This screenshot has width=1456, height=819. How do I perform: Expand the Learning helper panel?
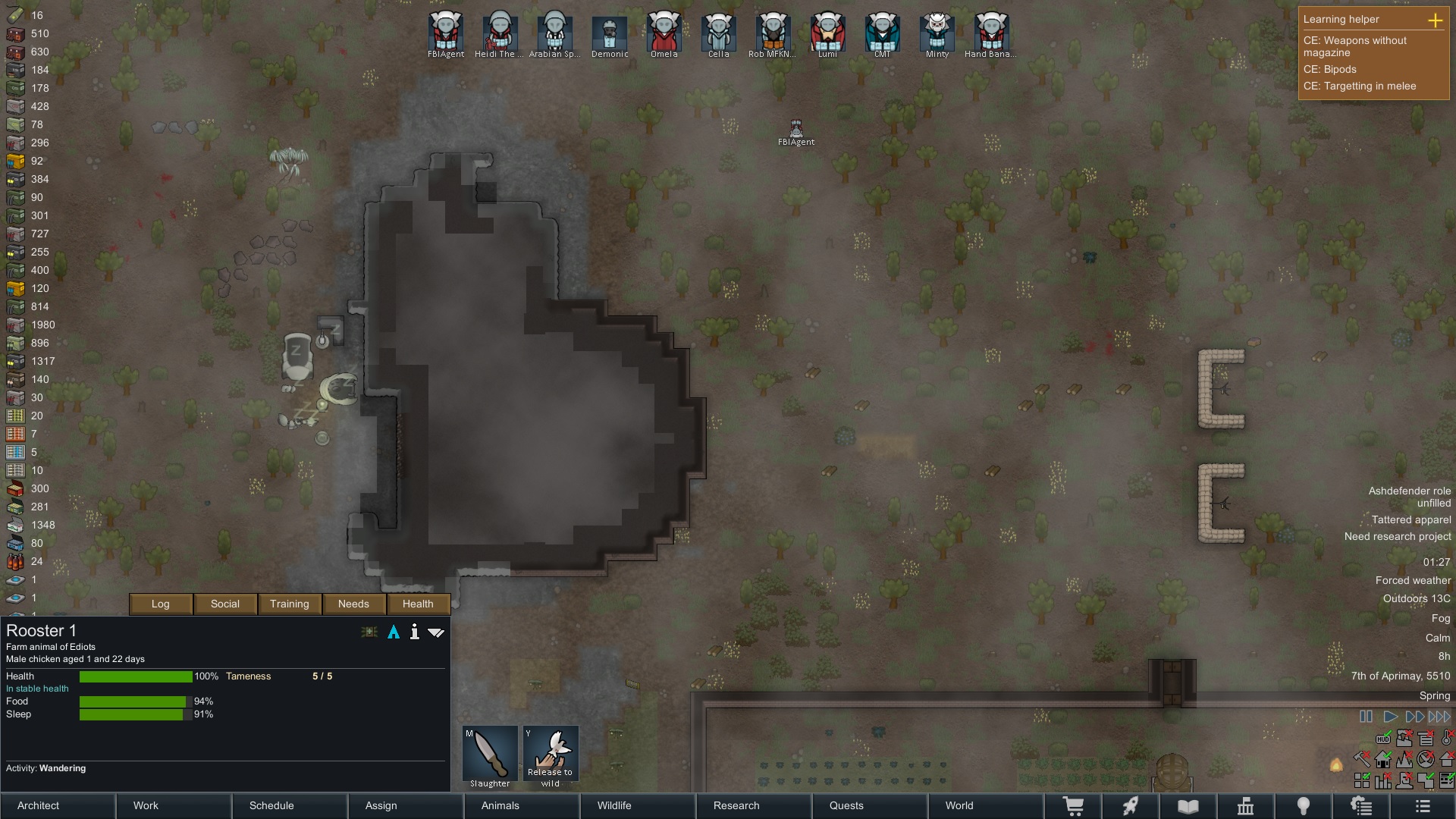point(1435,20)
